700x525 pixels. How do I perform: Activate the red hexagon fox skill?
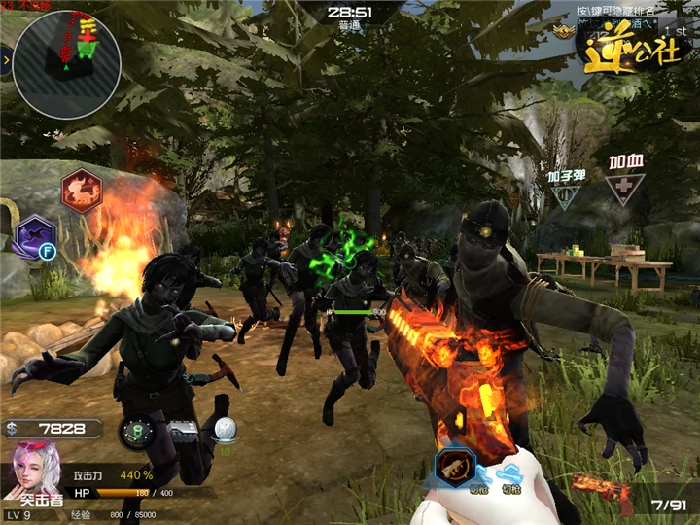coord(81,189)
